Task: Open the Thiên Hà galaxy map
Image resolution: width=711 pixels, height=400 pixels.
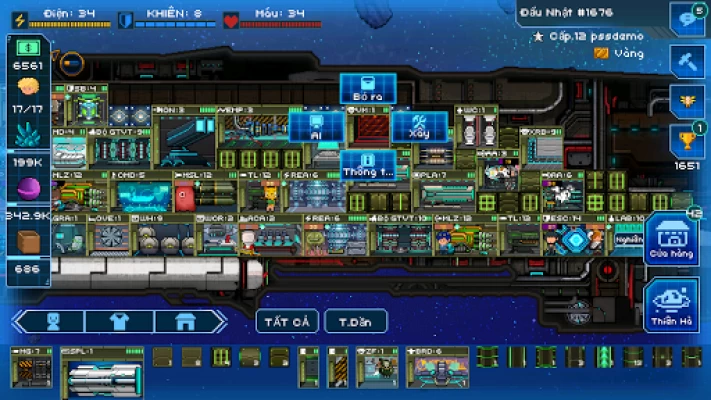Action: pyautogui.click(x=671, y=302)
